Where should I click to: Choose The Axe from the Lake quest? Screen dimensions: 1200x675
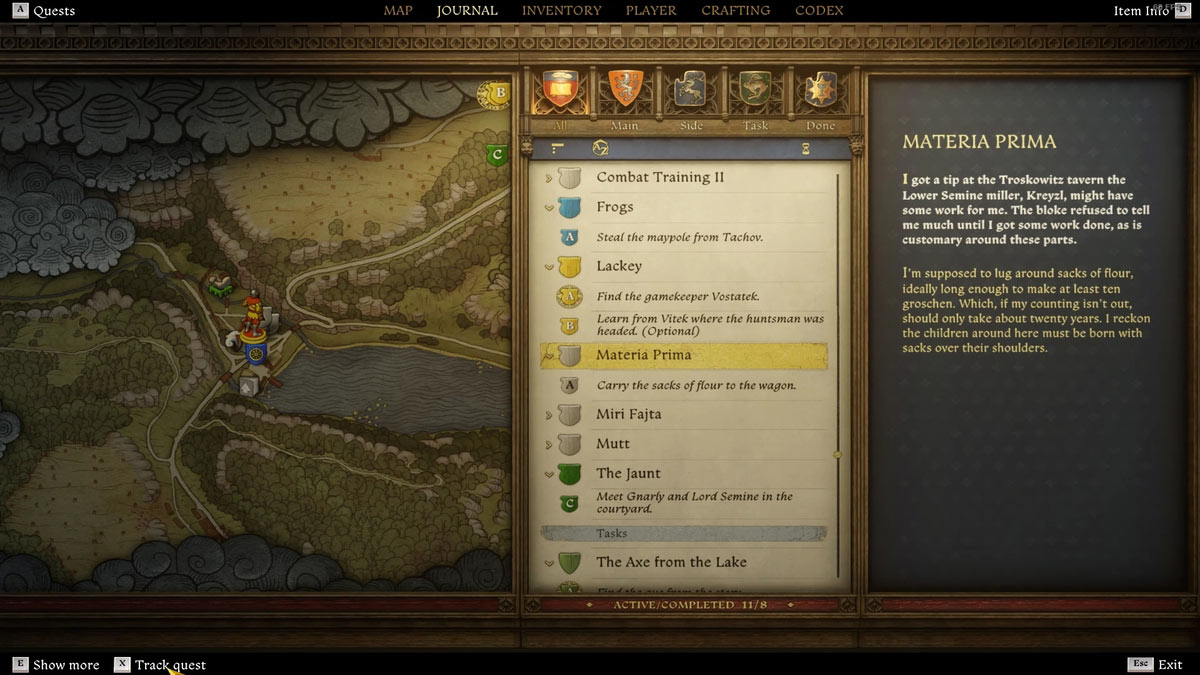click(x=671, y=562)
